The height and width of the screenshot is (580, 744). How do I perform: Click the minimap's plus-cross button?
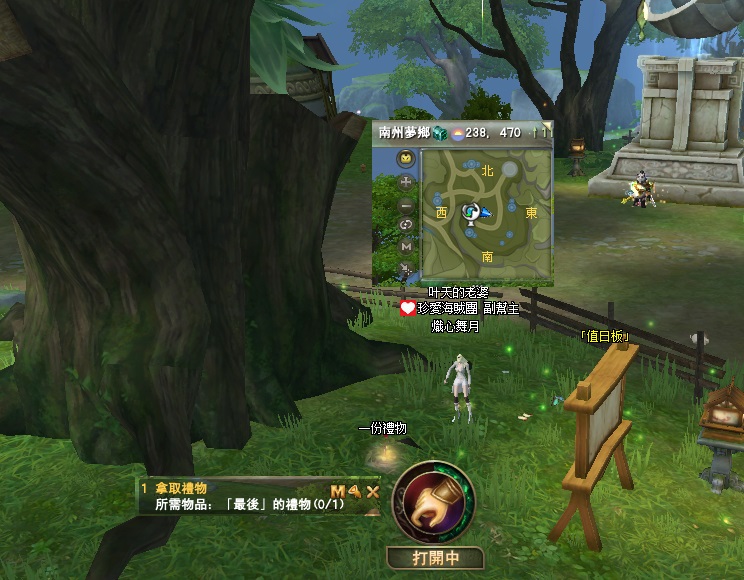pyautogui.click(x=406, y=182)
